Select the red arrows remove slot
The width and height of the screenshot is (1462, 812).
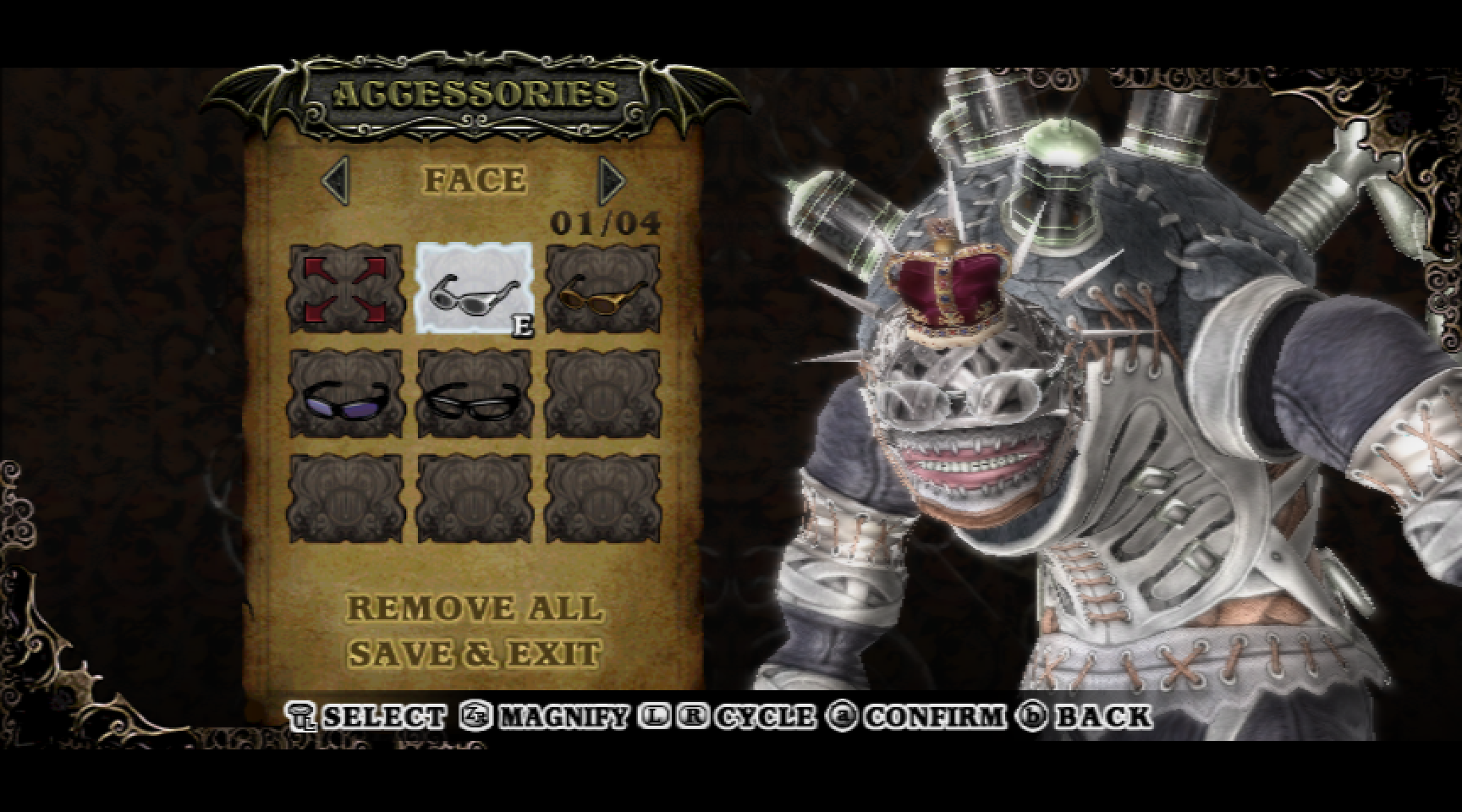346,288
